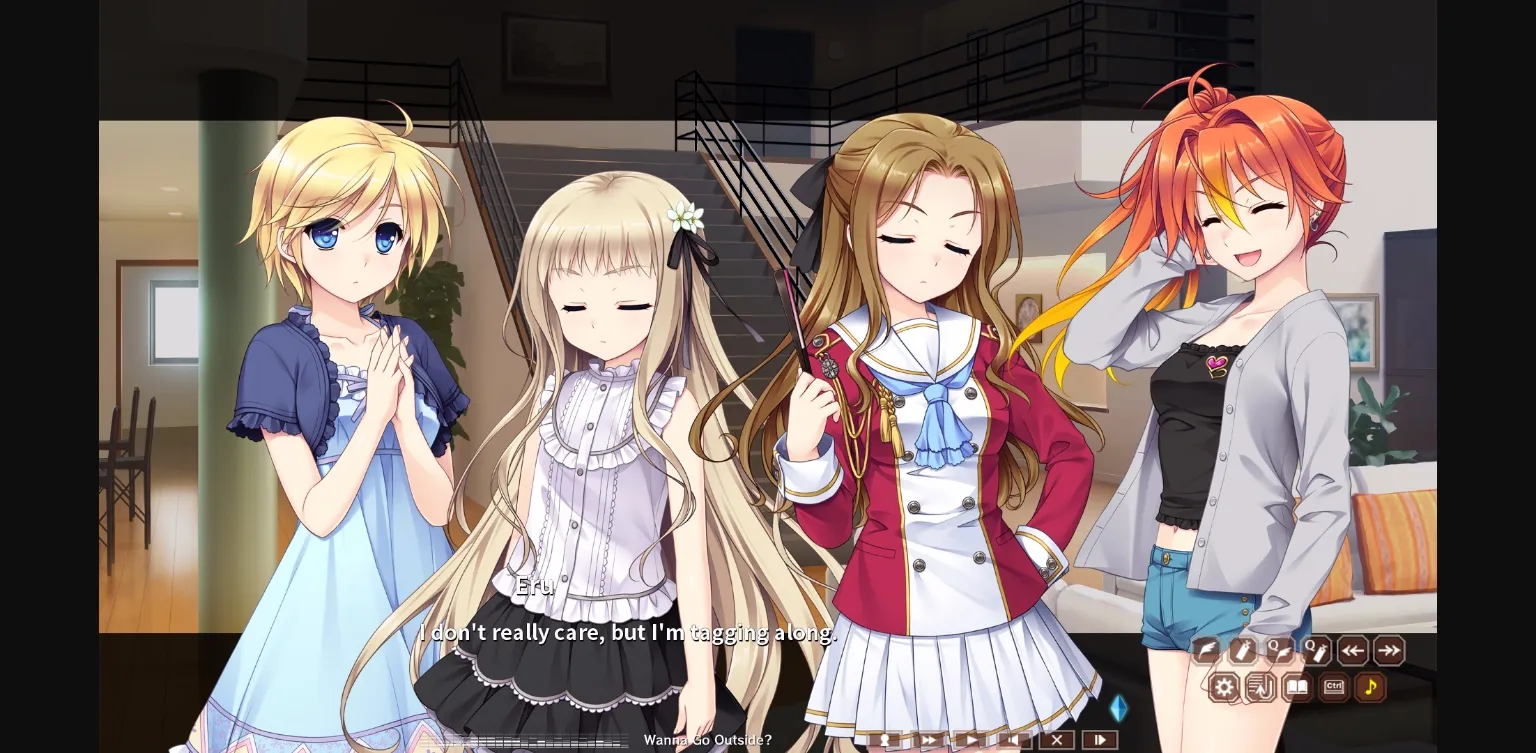Rewind using the double left-arrow icon

click(1354, 650)
